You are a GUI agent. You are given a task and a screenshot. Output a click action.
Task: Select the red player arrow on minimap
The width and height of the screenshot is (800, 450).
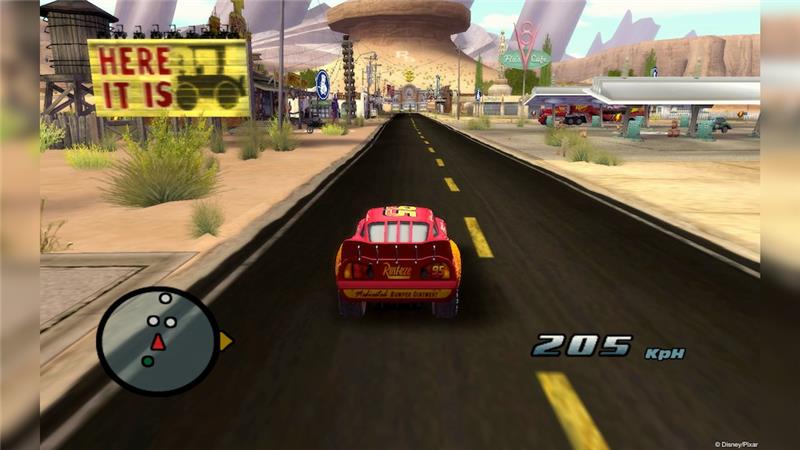[157, 342]
